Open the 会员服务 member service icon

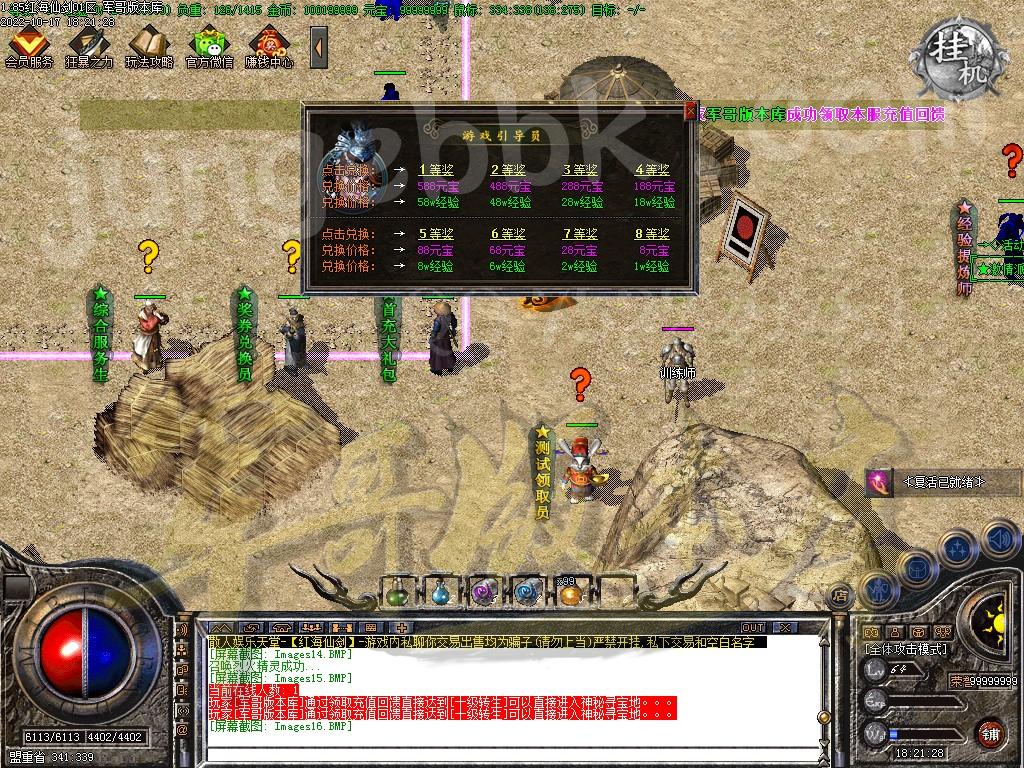pyautogui.click(x=28, y=46)
